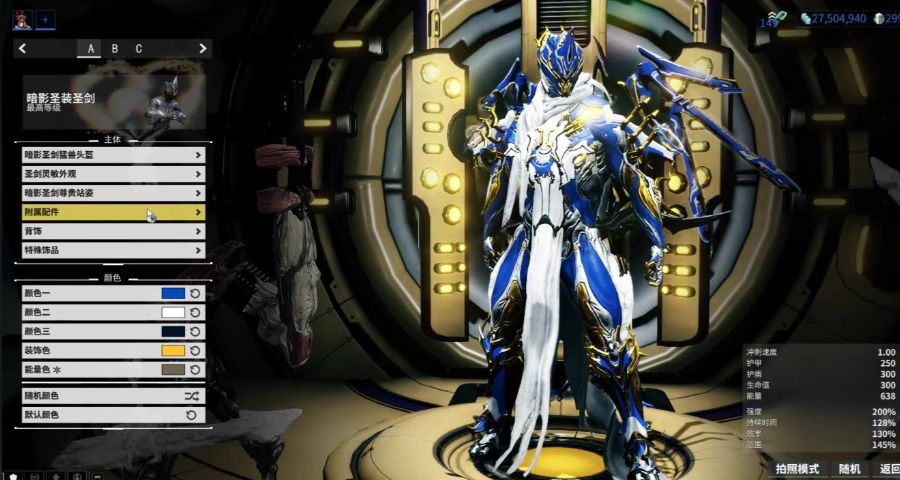
Task: Enter 拍照模式 photo mode
Action: click(797, 469)
